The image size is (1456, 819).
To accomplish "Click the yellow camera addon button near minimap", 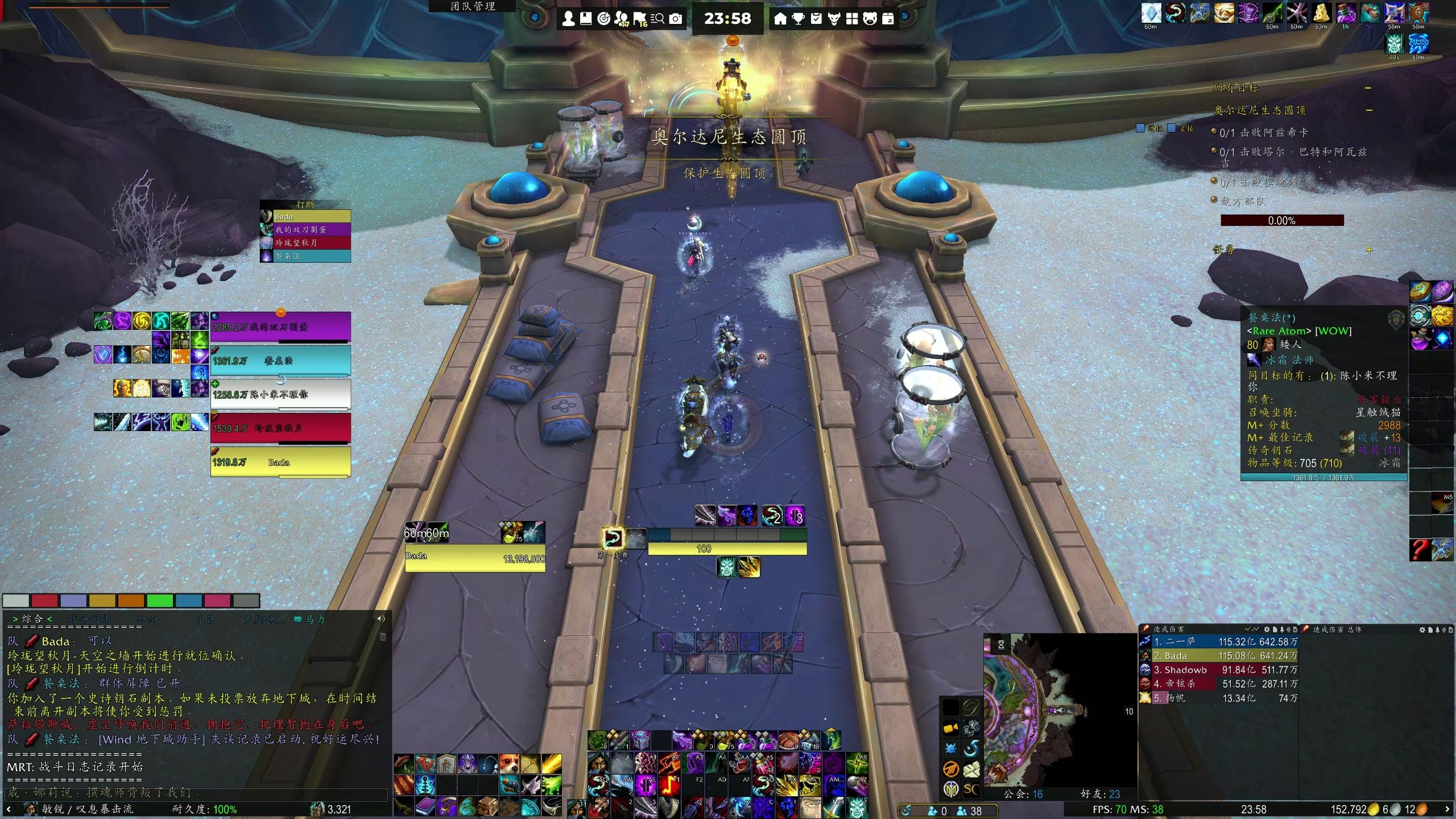I will click(951, 728).
